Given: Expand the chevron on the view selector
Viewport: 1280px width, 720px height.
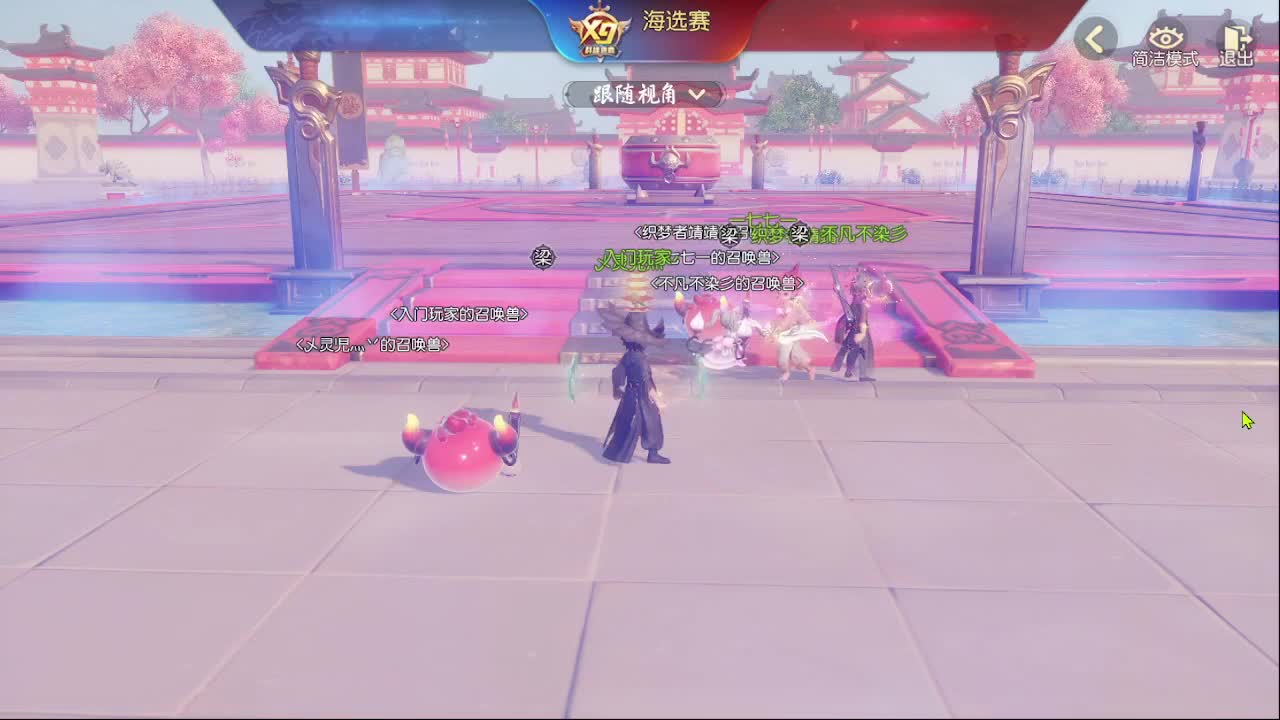Looking at the screenshot, I should 702,96.
